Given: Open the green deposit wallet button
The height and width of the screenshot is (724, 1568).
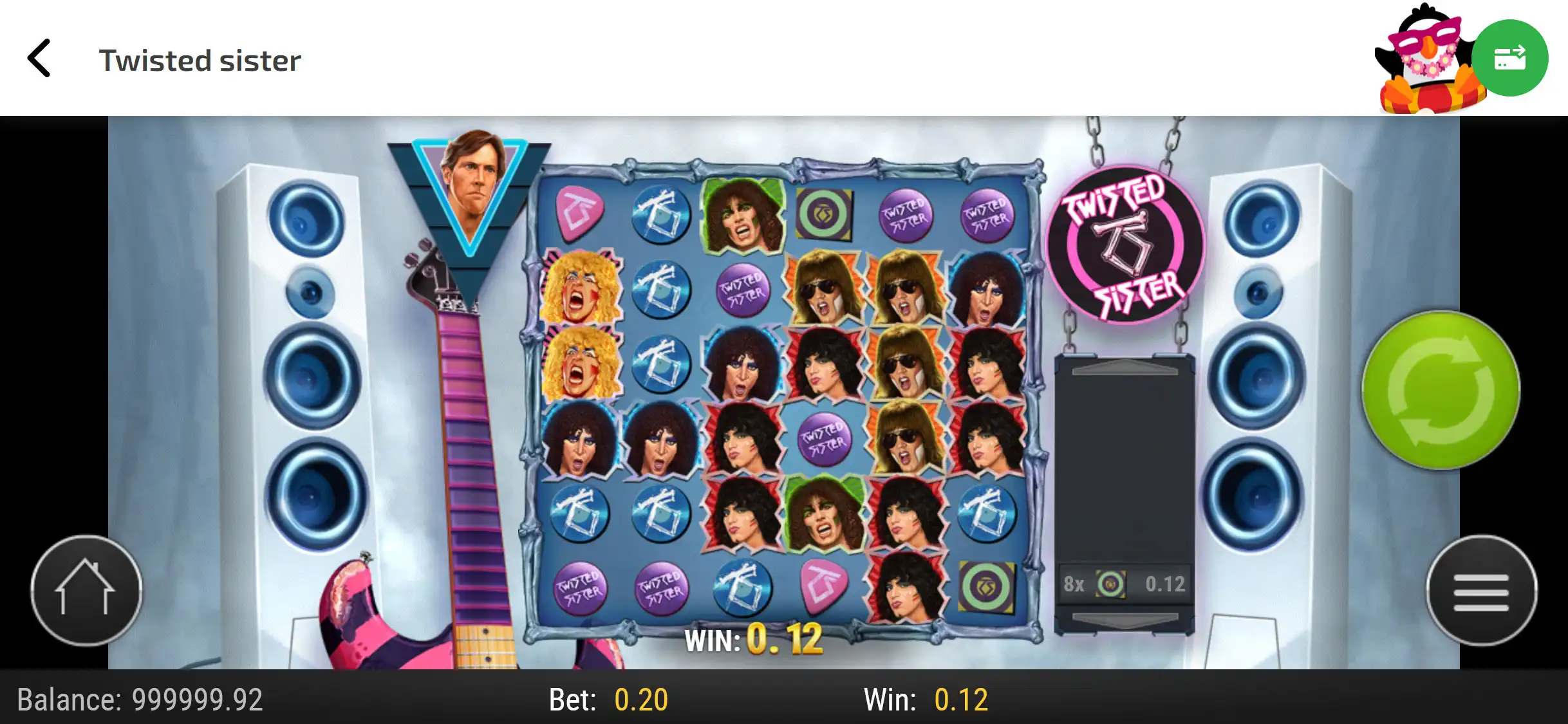Looking at the screenshot, I should [1509, 58].
